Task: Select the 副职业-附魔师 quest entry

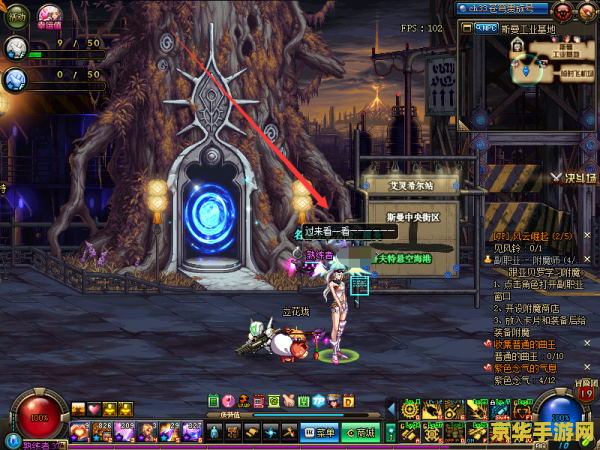Action: pyautogui.click(x=537, y=260)
